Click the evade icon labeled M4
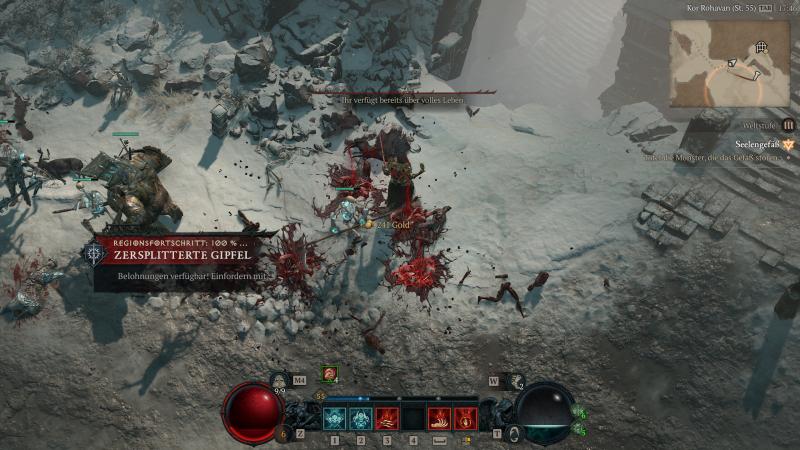Screen dimensions: 800x450 (281, 381)
